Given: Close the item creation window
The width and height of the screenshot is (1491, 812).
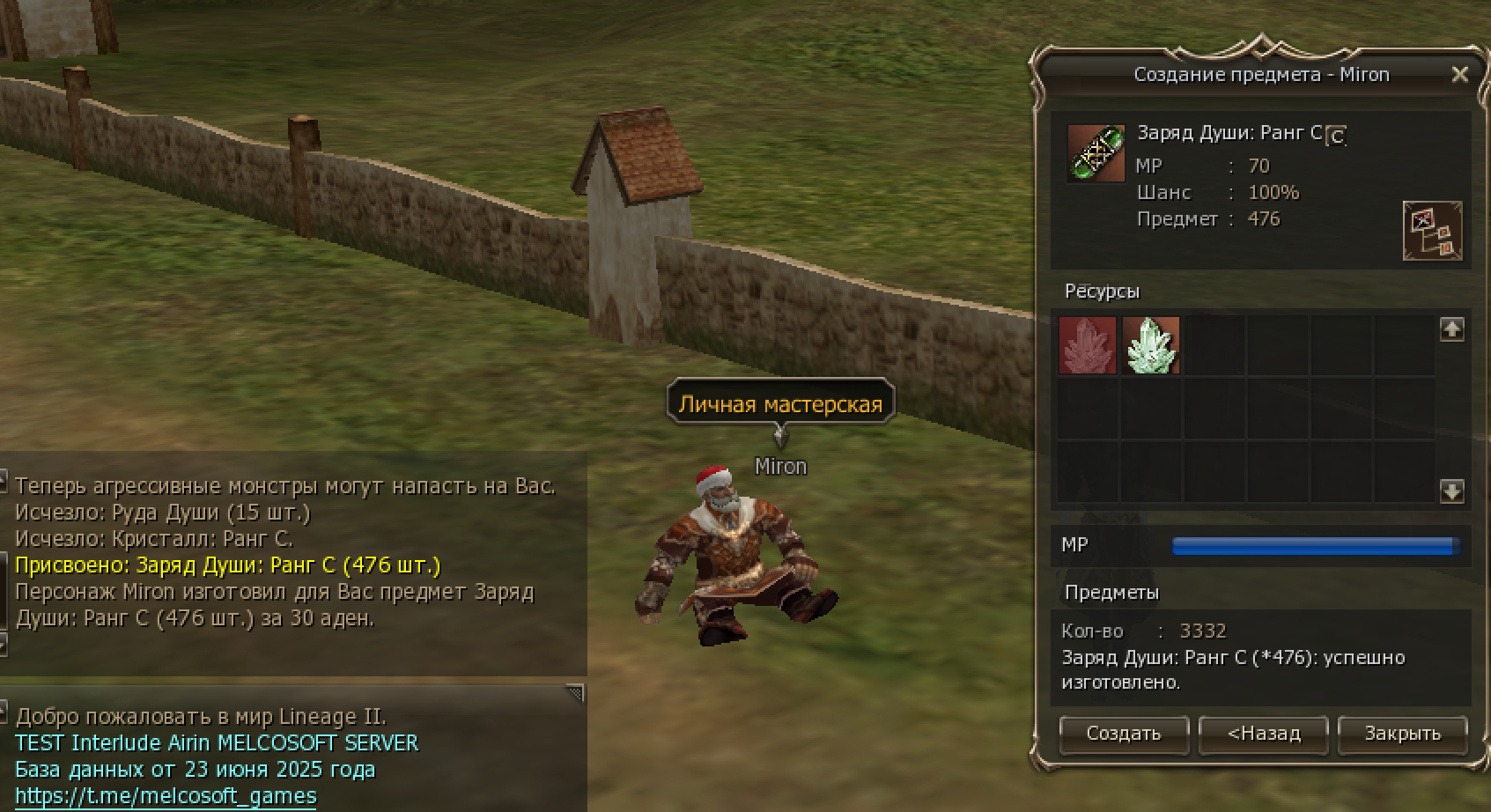Looking at the screenshot, I should [1459, 75].
